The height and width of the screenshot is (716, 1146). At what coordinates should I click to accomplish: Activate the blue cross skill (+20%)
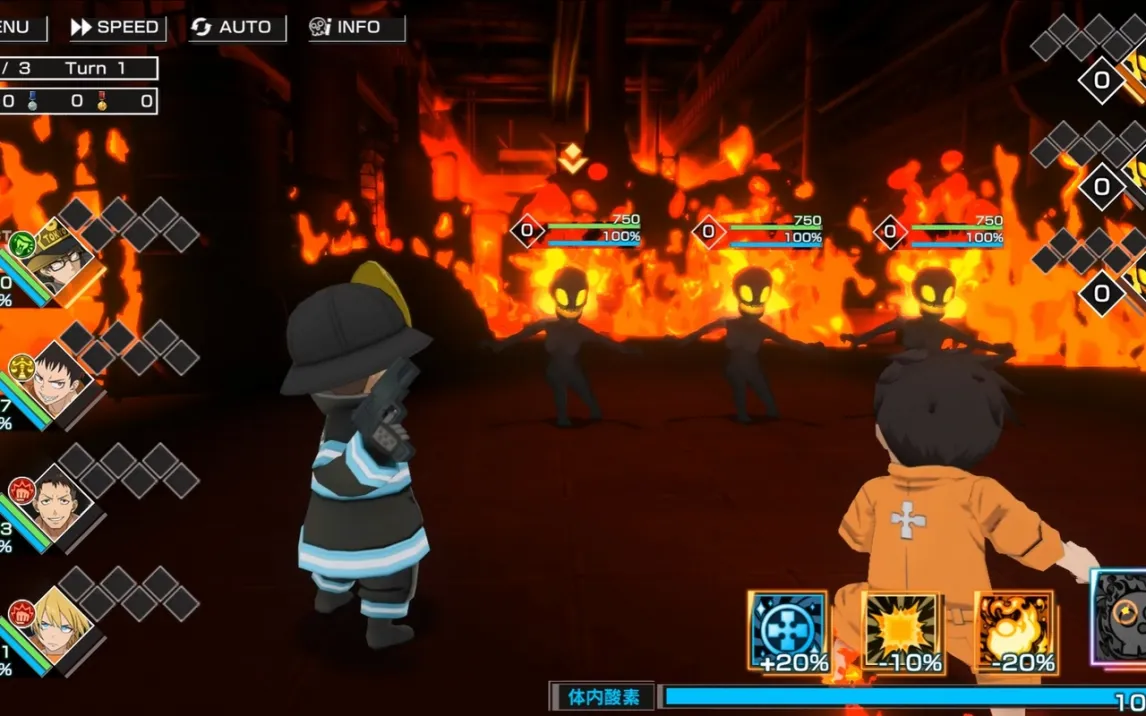pyautogui.click(x=788, y=631)
